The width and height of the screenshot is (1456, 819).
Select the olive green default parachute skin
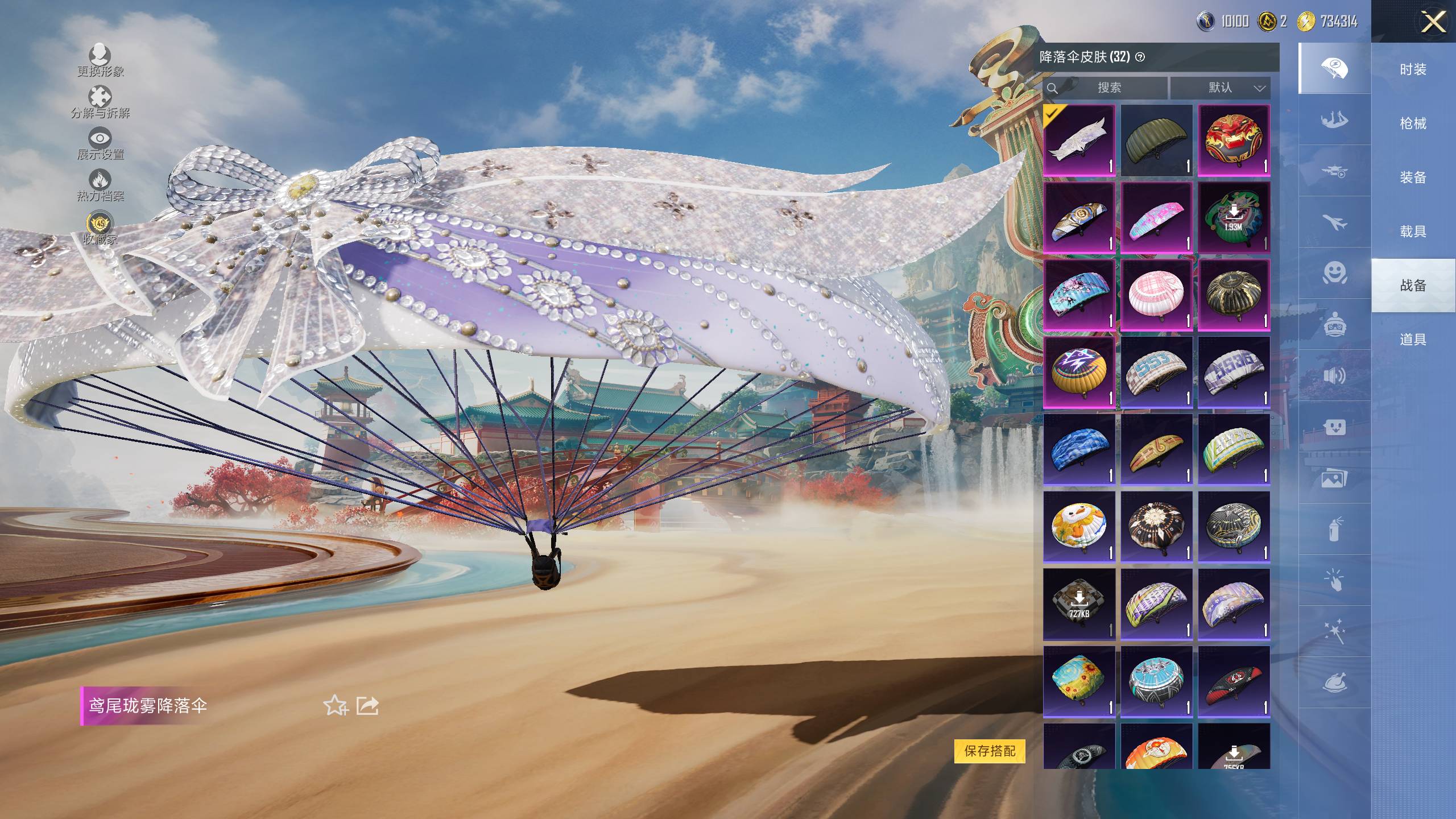click(x=1156, y=140)
